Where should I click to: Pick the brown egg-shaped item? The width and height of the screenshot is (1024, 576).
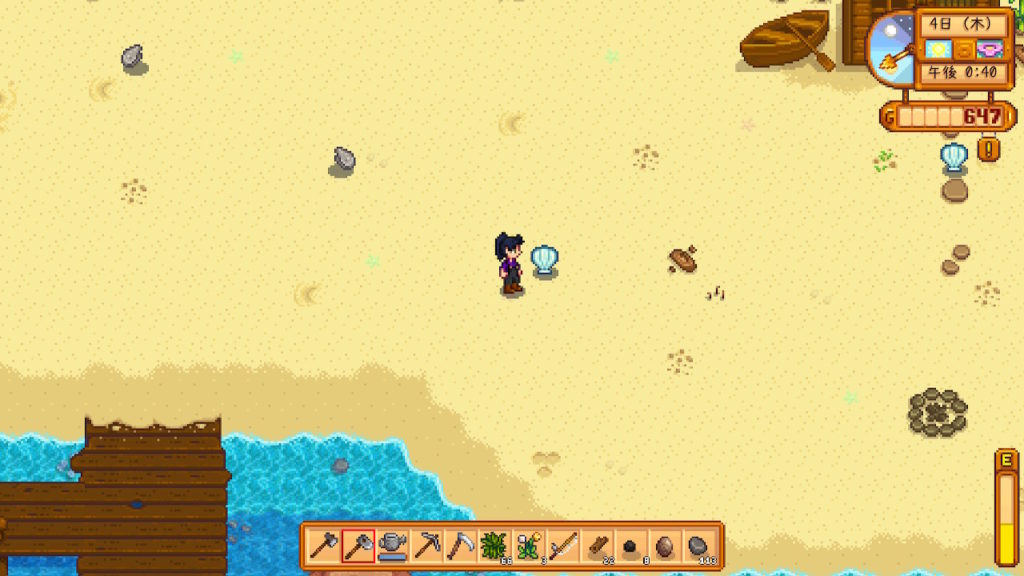[x=665, y=546]
